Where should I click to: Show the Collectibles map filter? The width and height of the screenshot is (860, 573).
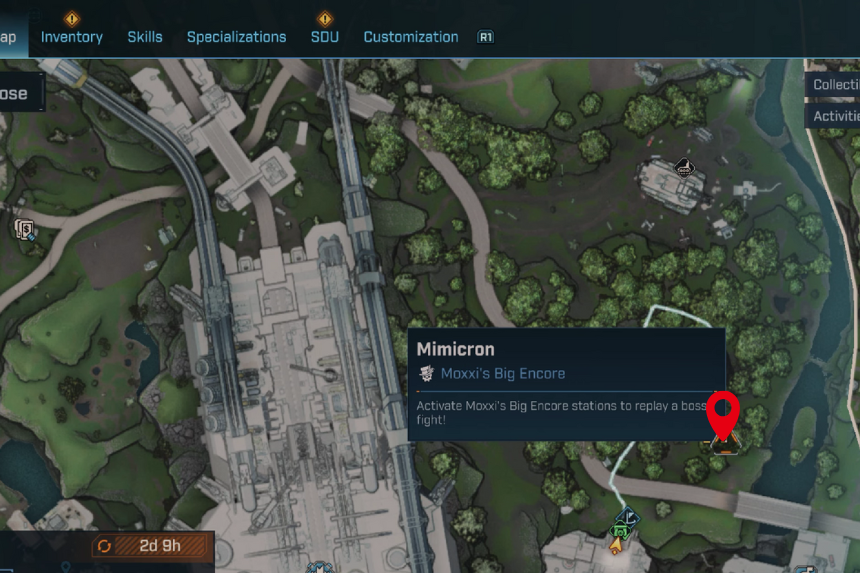(836, 85)
